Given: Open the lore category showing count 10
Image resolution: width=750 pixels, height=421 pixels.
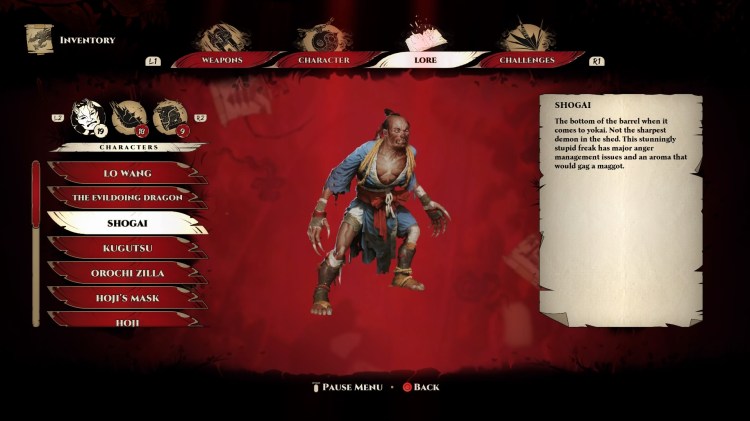Looking at the screenshot, I should pos(128,117).
